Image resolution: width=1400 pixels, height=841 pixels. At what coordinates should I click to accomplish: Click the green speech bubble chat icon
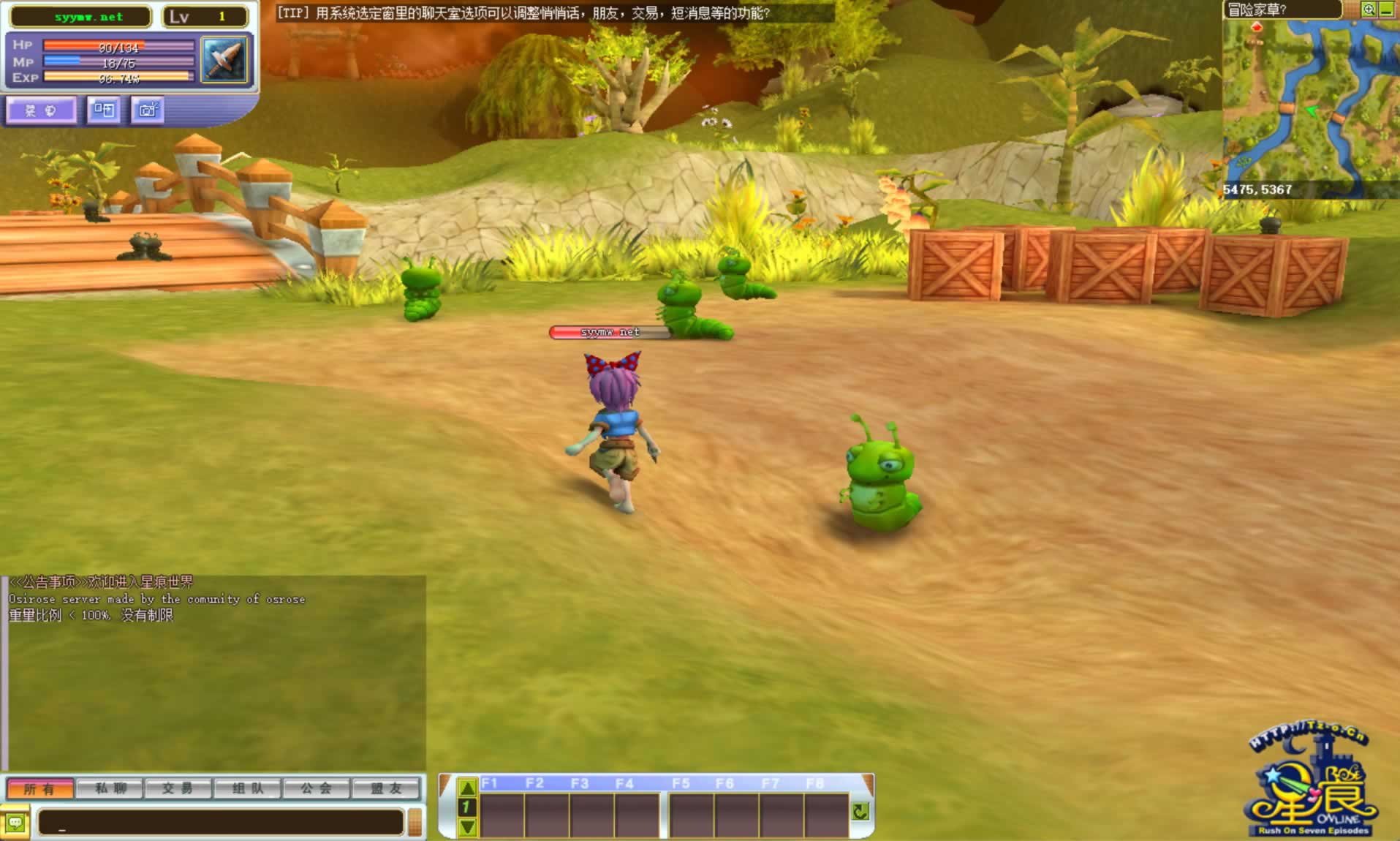coord(15,823)
